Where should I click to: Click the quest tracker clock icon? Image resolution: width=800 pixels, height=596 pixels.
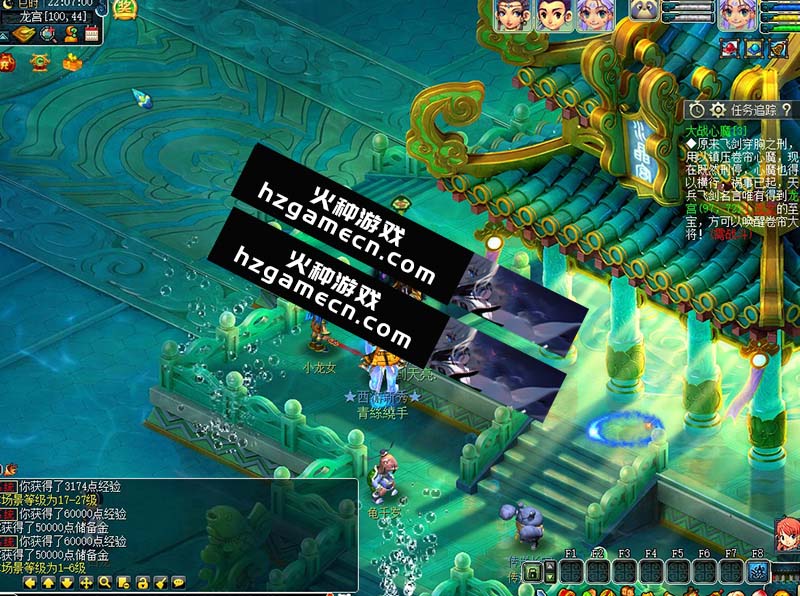697,109
